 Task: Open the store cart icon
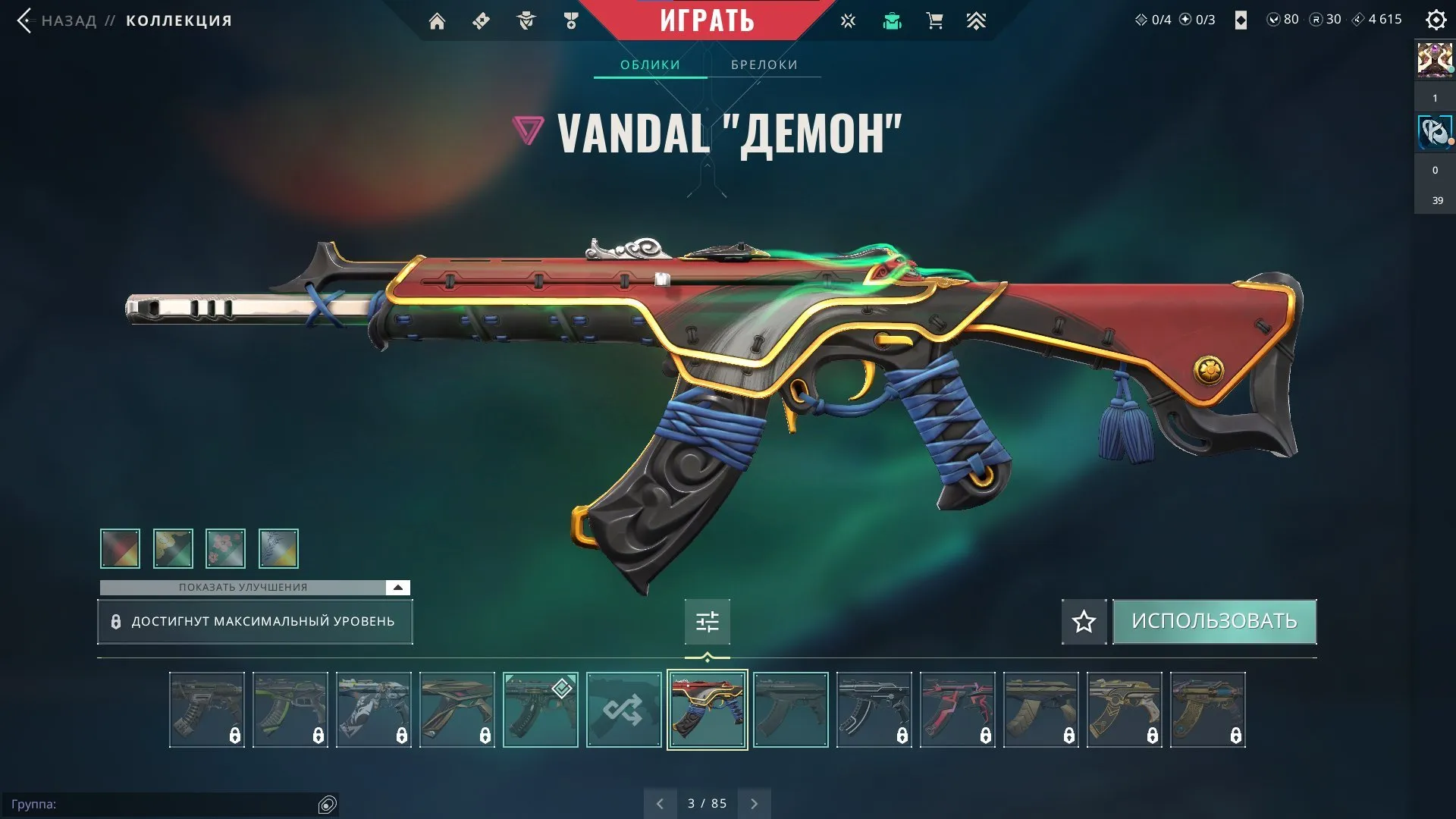coord(934,20)
